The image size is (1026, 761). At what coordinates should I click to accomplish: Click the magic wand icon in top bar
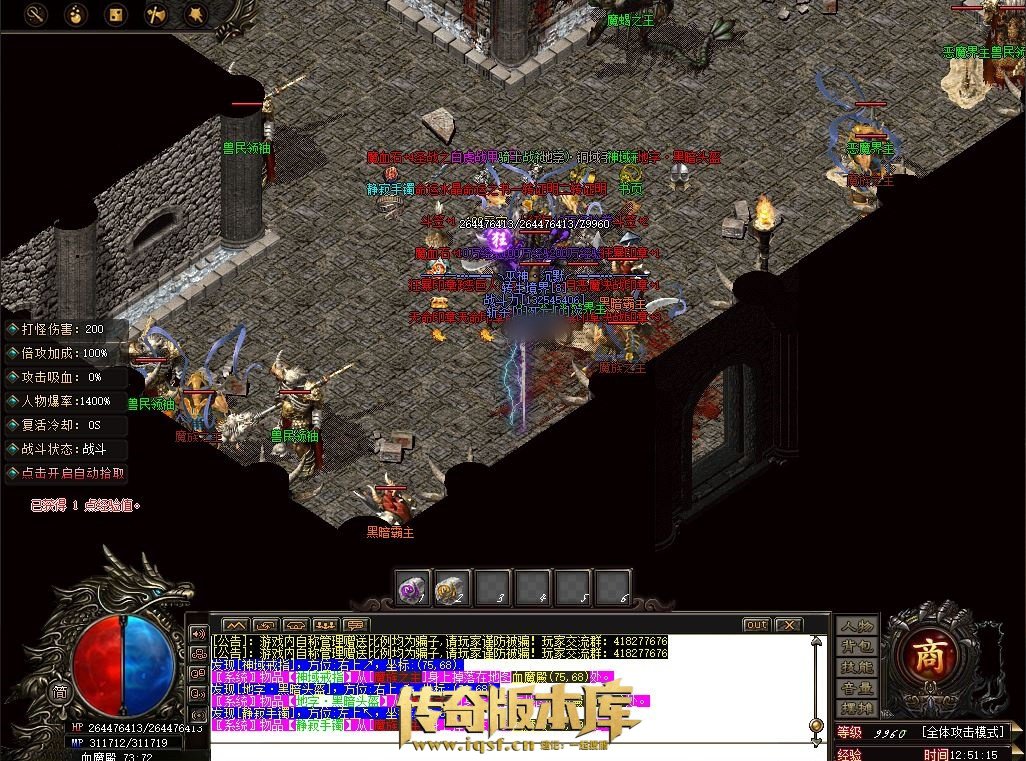pyautogui.click(x=36, y=14)
